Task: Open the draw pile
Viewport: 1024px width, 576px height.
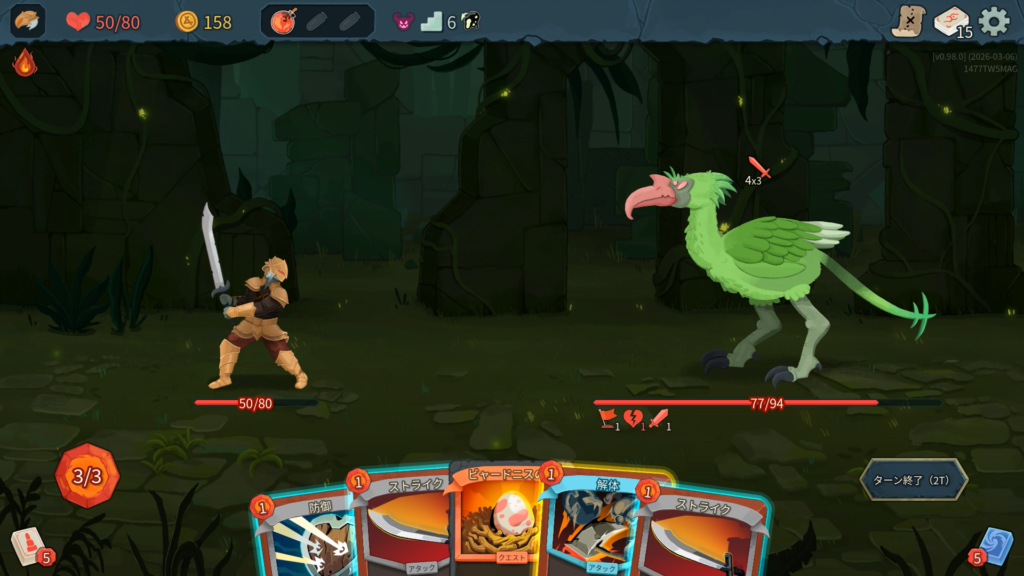Action: click(x=28, y=547)
